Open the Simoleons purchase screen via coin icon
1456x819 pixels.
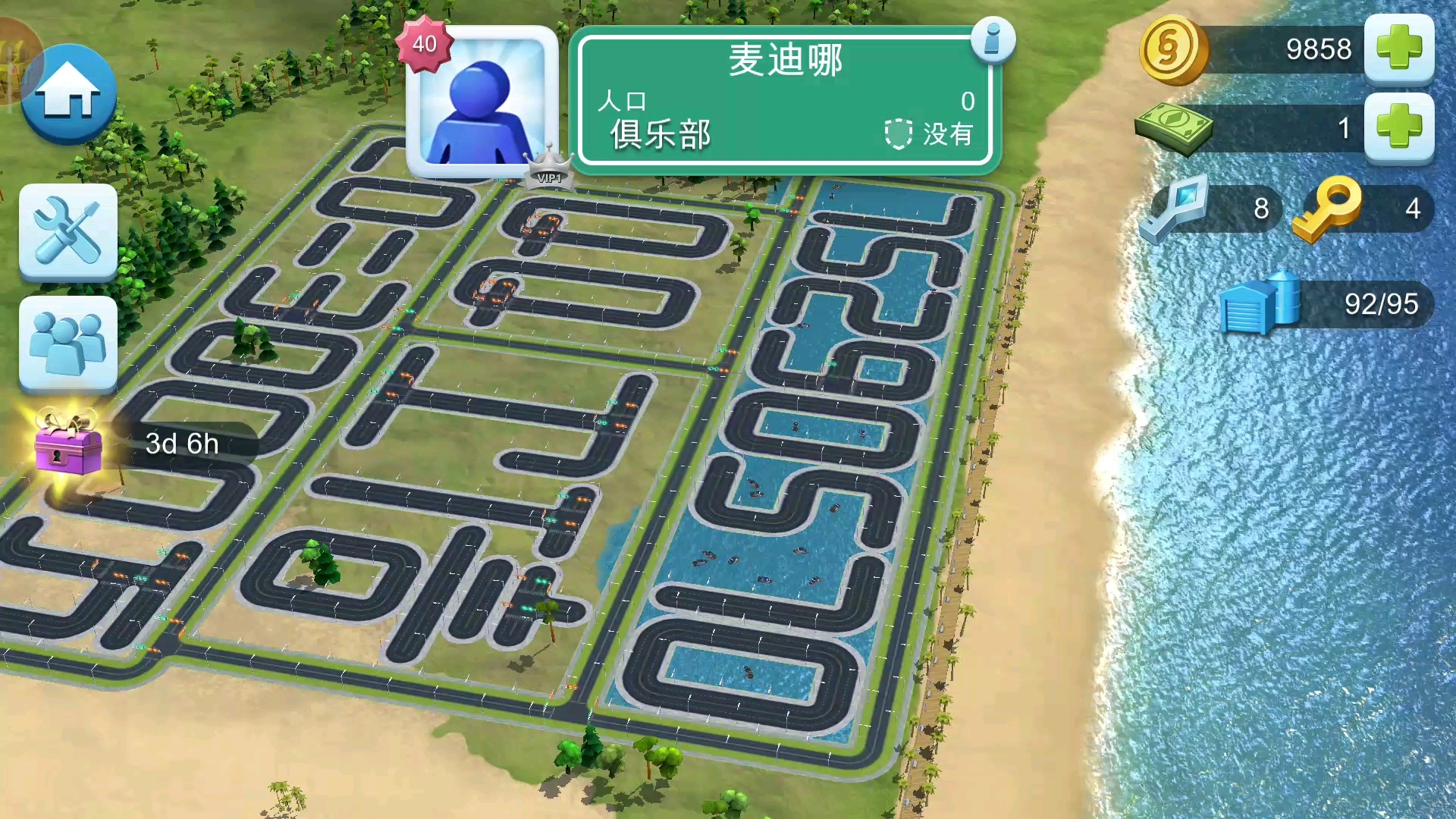coord(1175,49)
